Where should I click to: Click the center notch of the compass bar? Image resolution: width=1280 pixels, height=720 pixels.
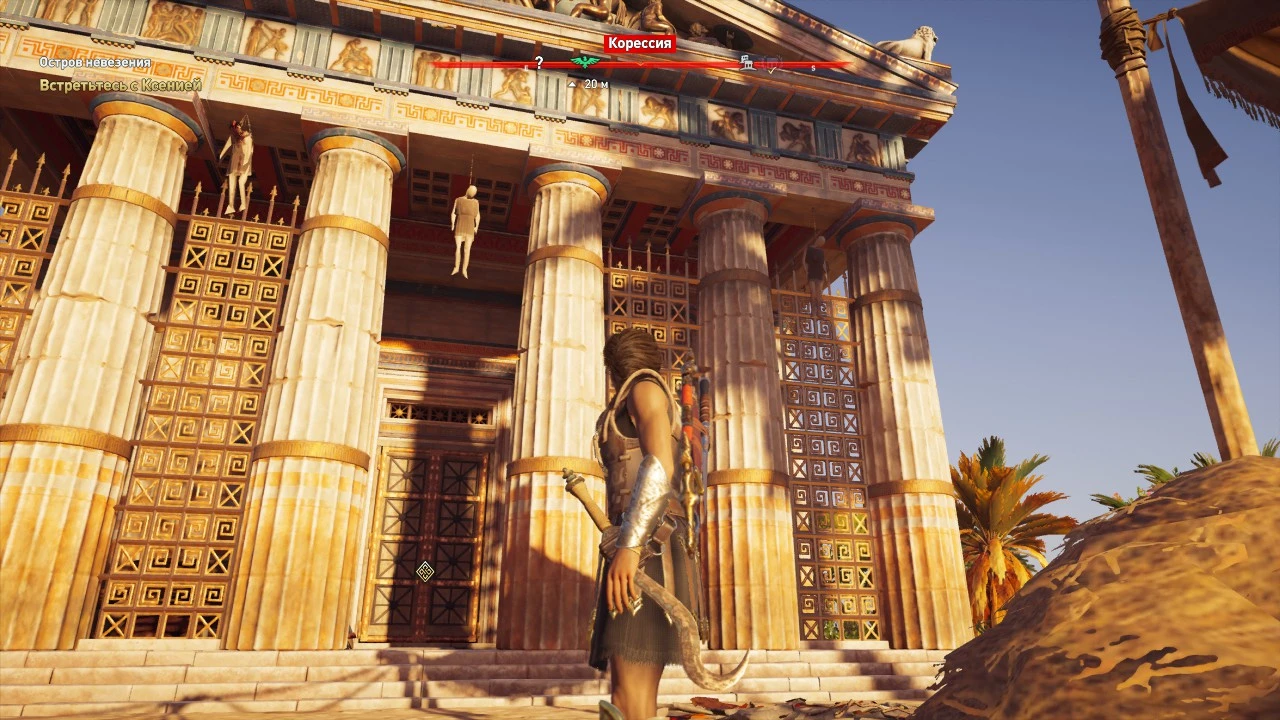tap(639, 63)
